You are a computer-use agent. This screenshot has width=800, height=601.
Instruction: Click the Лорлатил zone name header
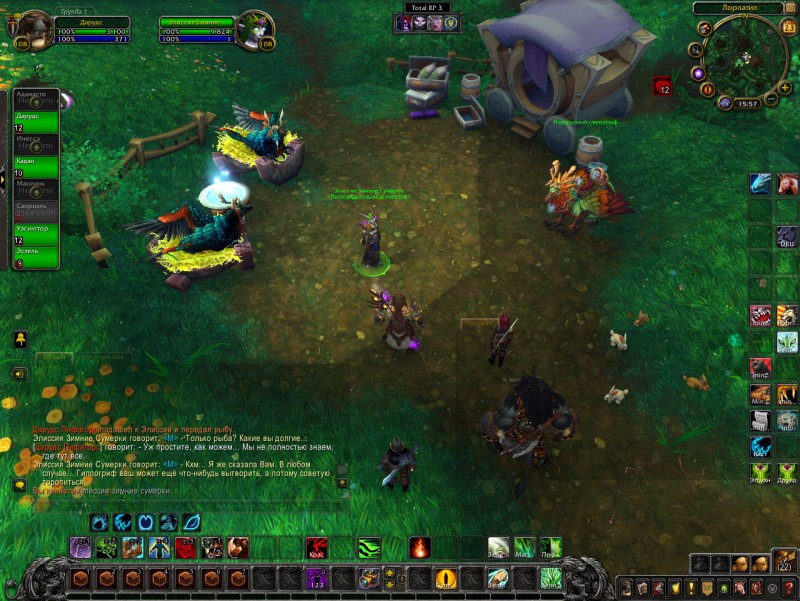pos(742,8)
